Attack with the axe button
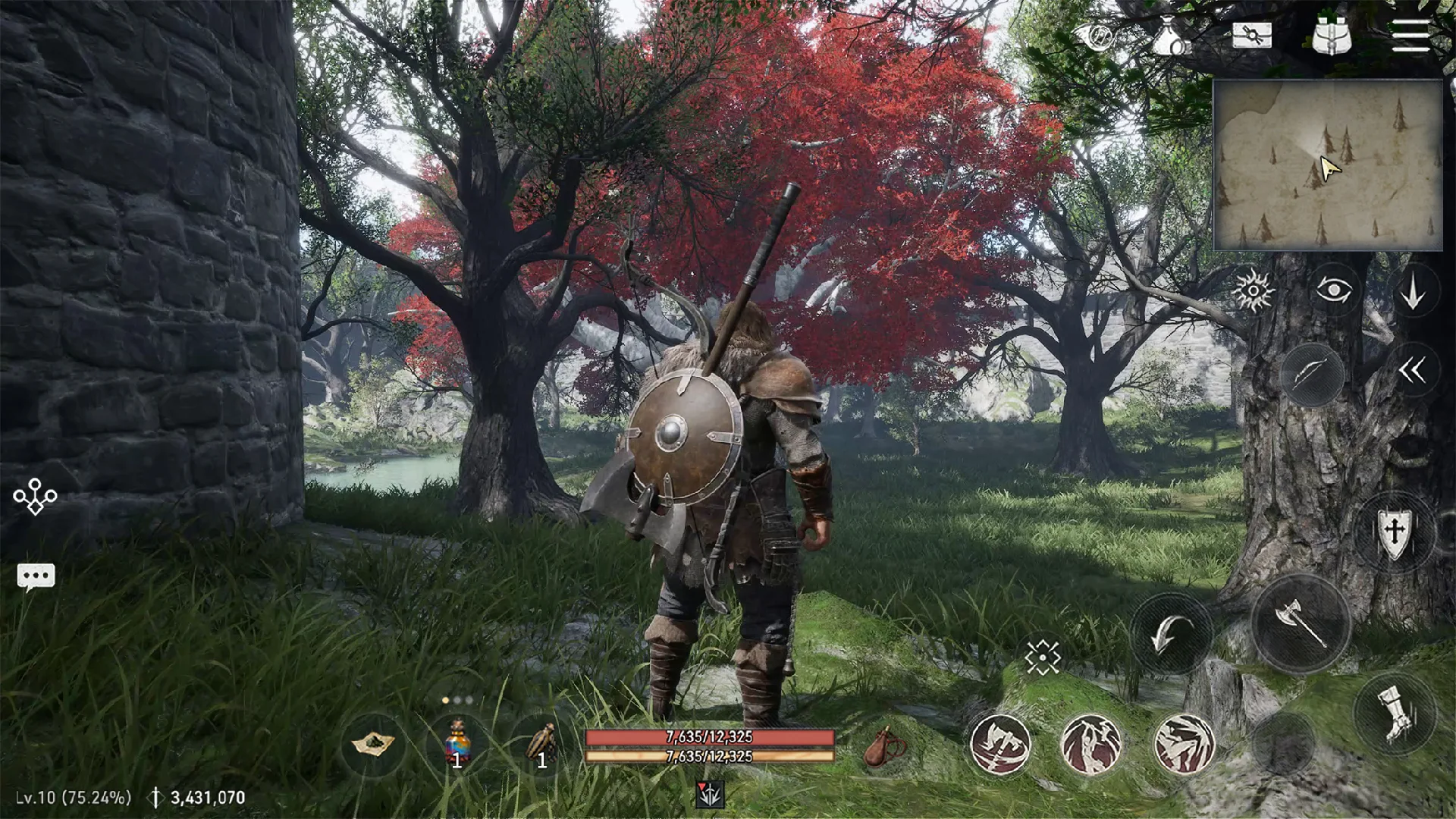 pyautogui.click(x=1301, y=623)
